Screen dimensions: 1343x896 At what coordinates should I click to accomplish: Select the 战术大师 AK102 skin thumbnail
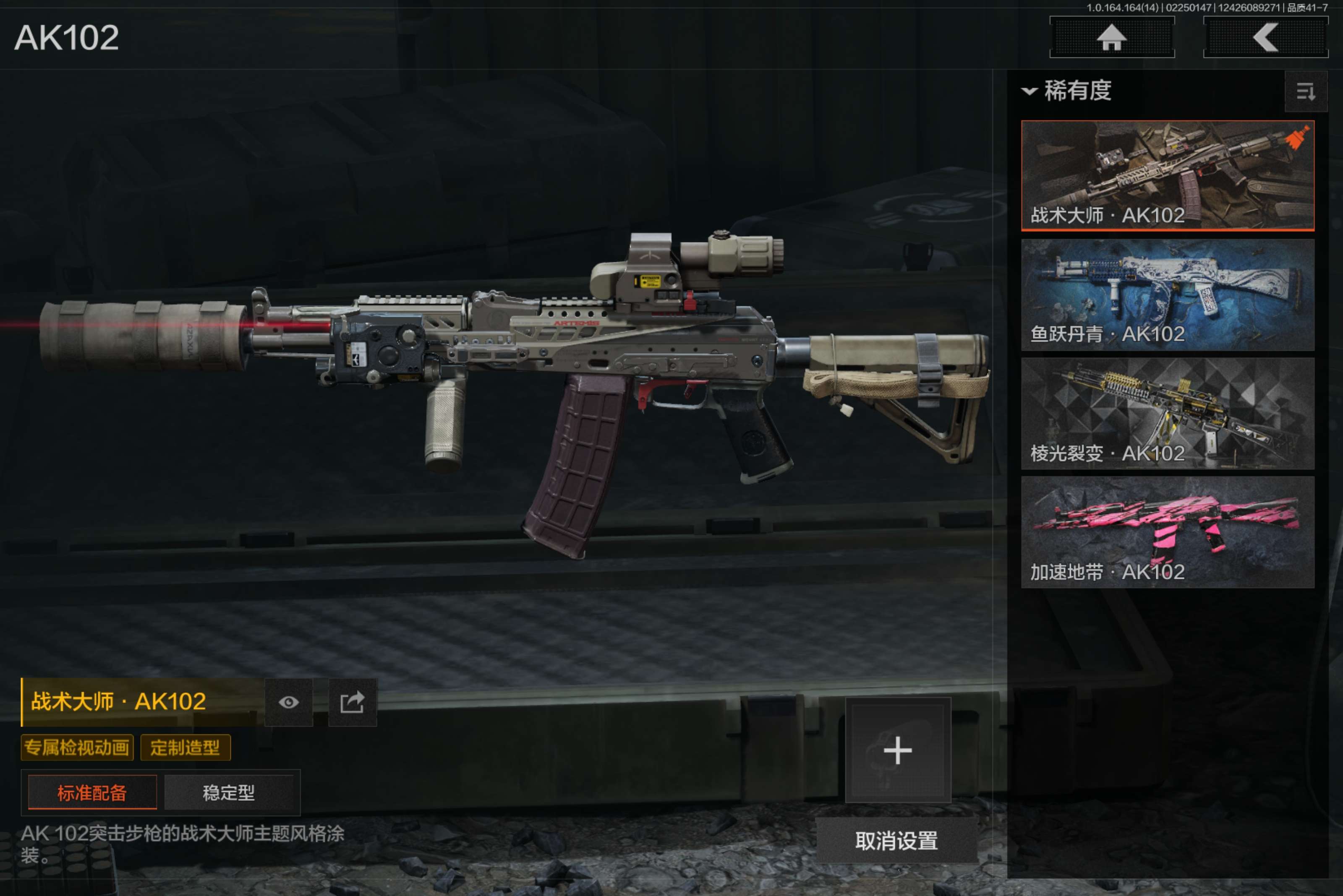coord(1167,175)
